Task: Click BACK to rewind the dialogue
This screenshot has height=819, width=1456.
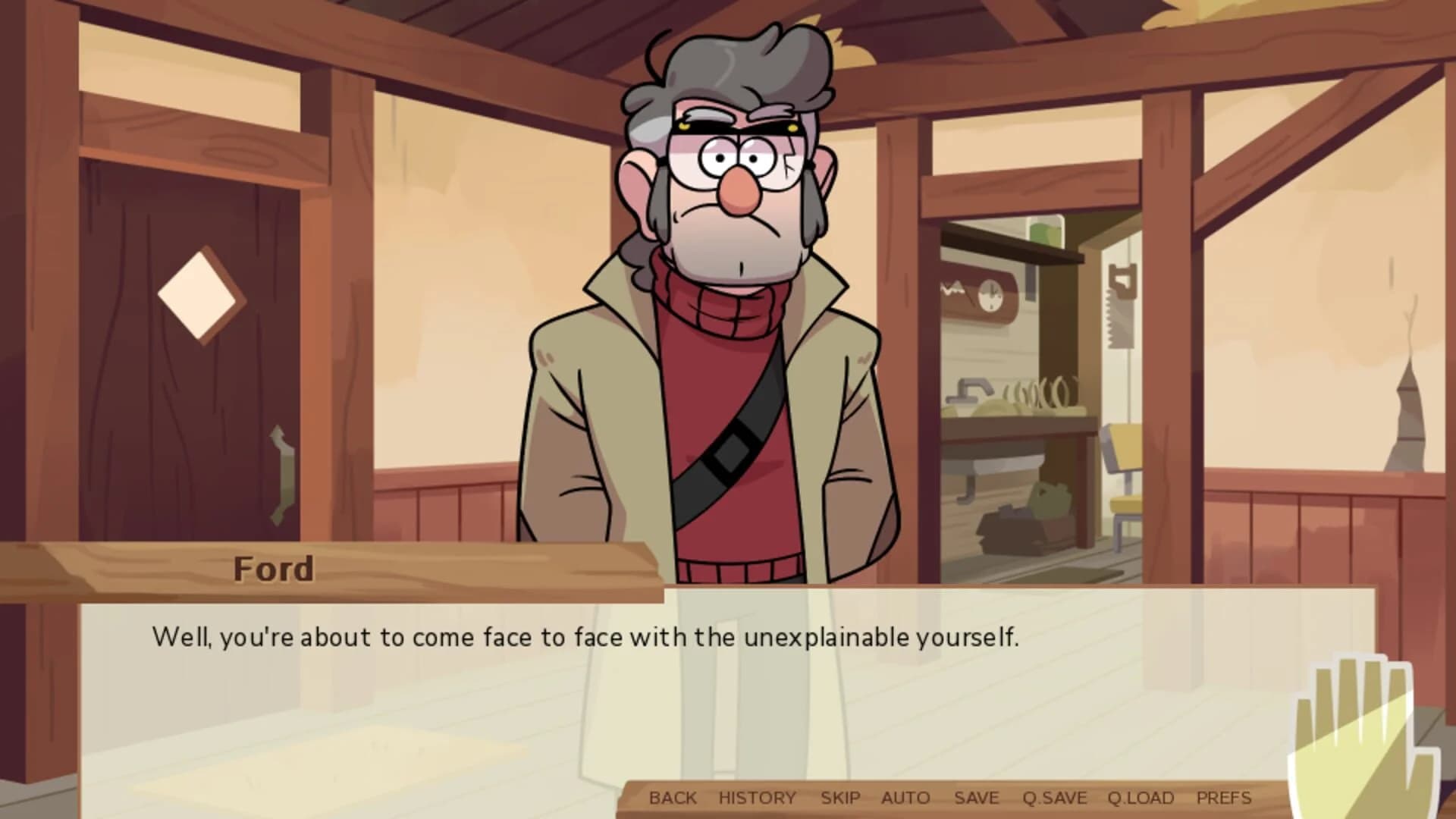Action: pyautogui.click(x=673, y=798)
